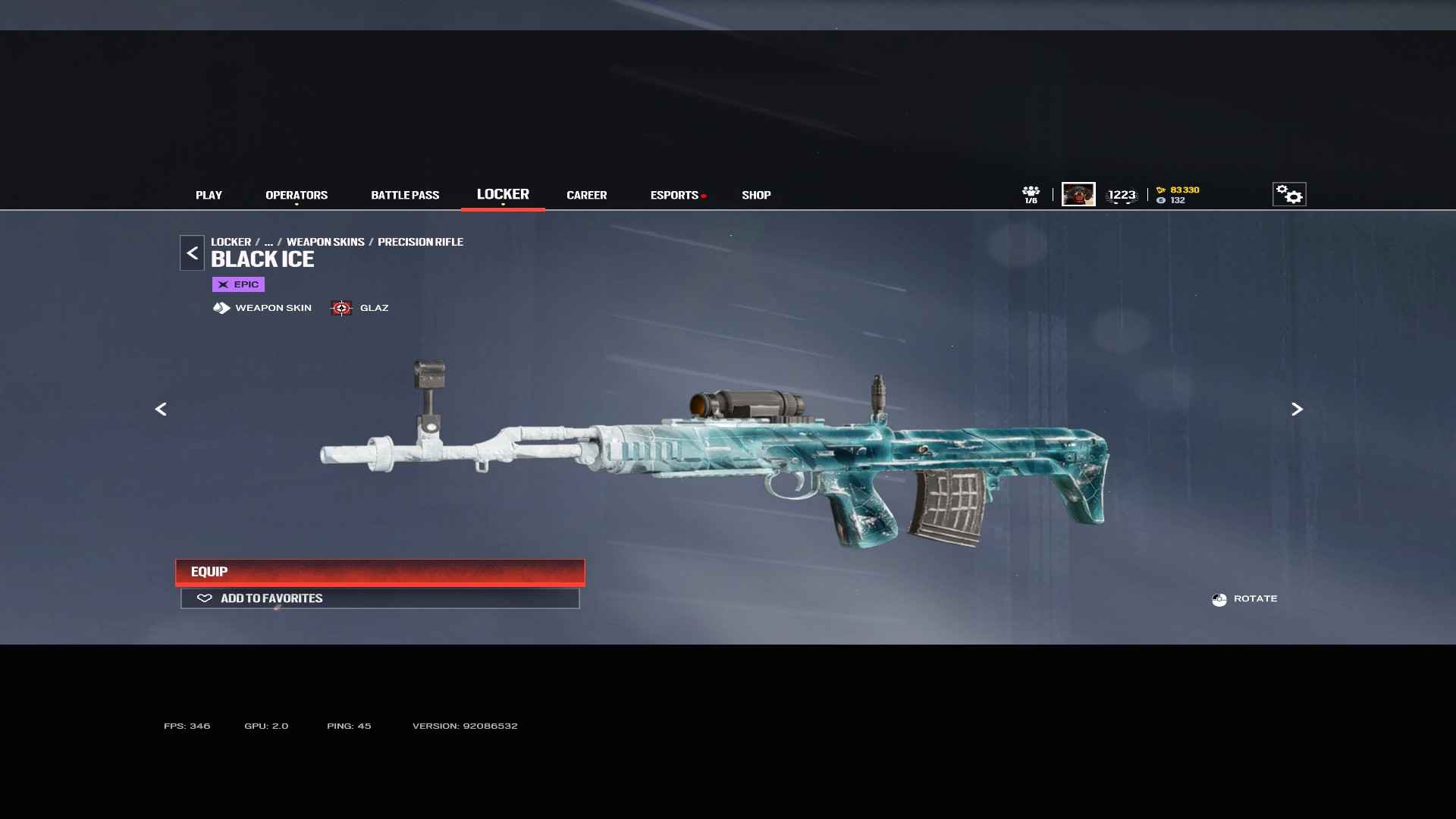
Task: Select the Locker tab
Action: click(x=503, y=194)
